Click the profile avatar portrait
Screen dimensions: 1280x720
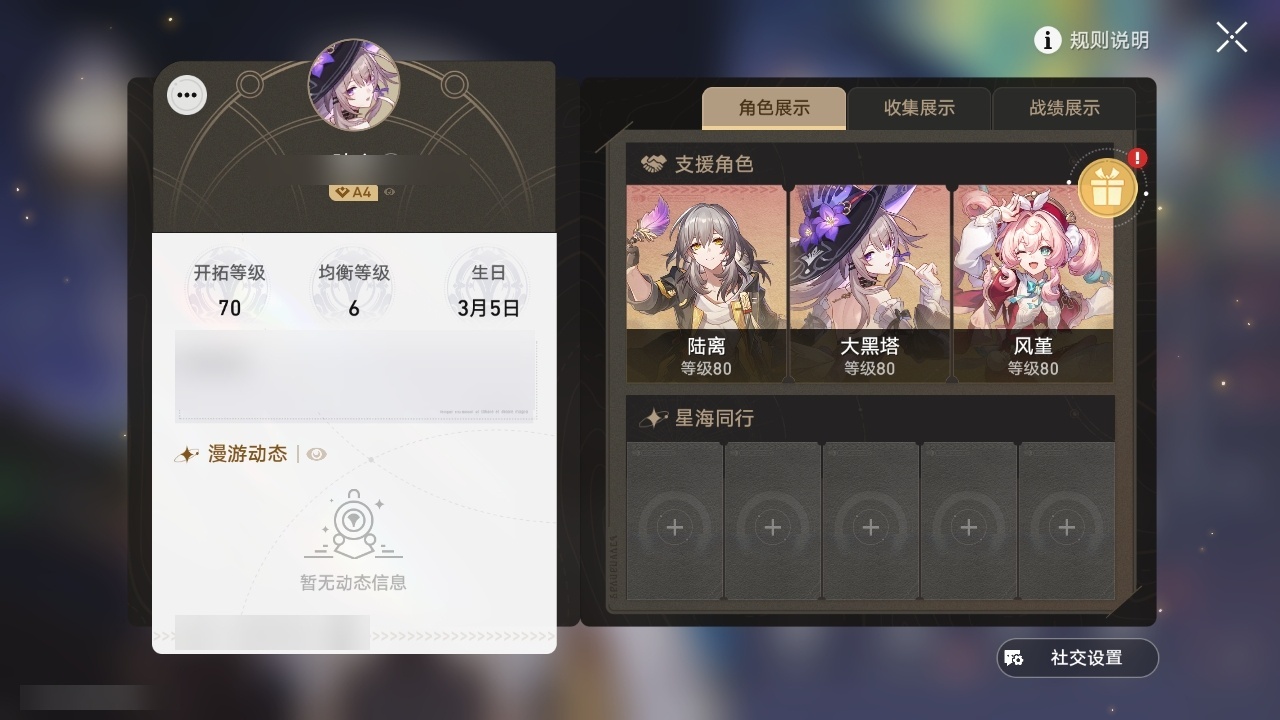point(355,85)
